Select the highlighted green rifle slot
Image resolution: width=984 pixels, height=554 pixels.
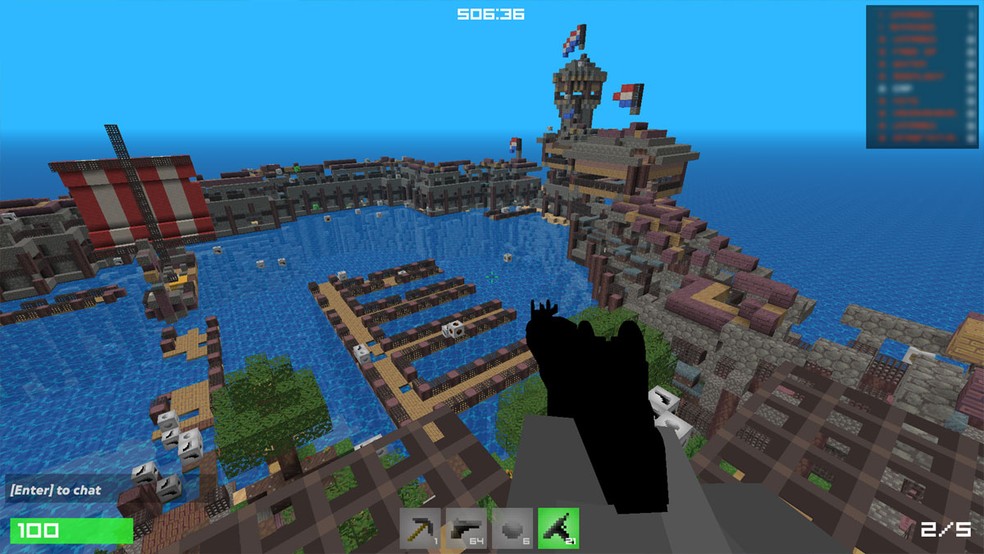click(x=558, y=528)
